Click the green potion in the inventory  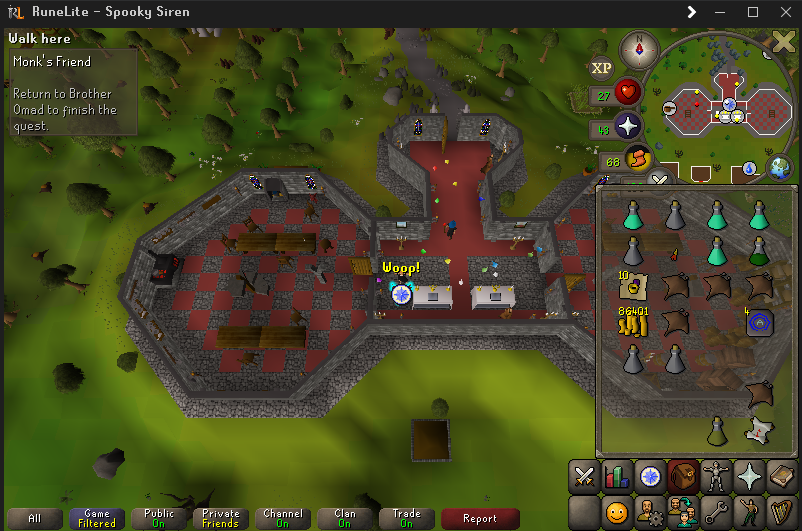click(760, 251)
